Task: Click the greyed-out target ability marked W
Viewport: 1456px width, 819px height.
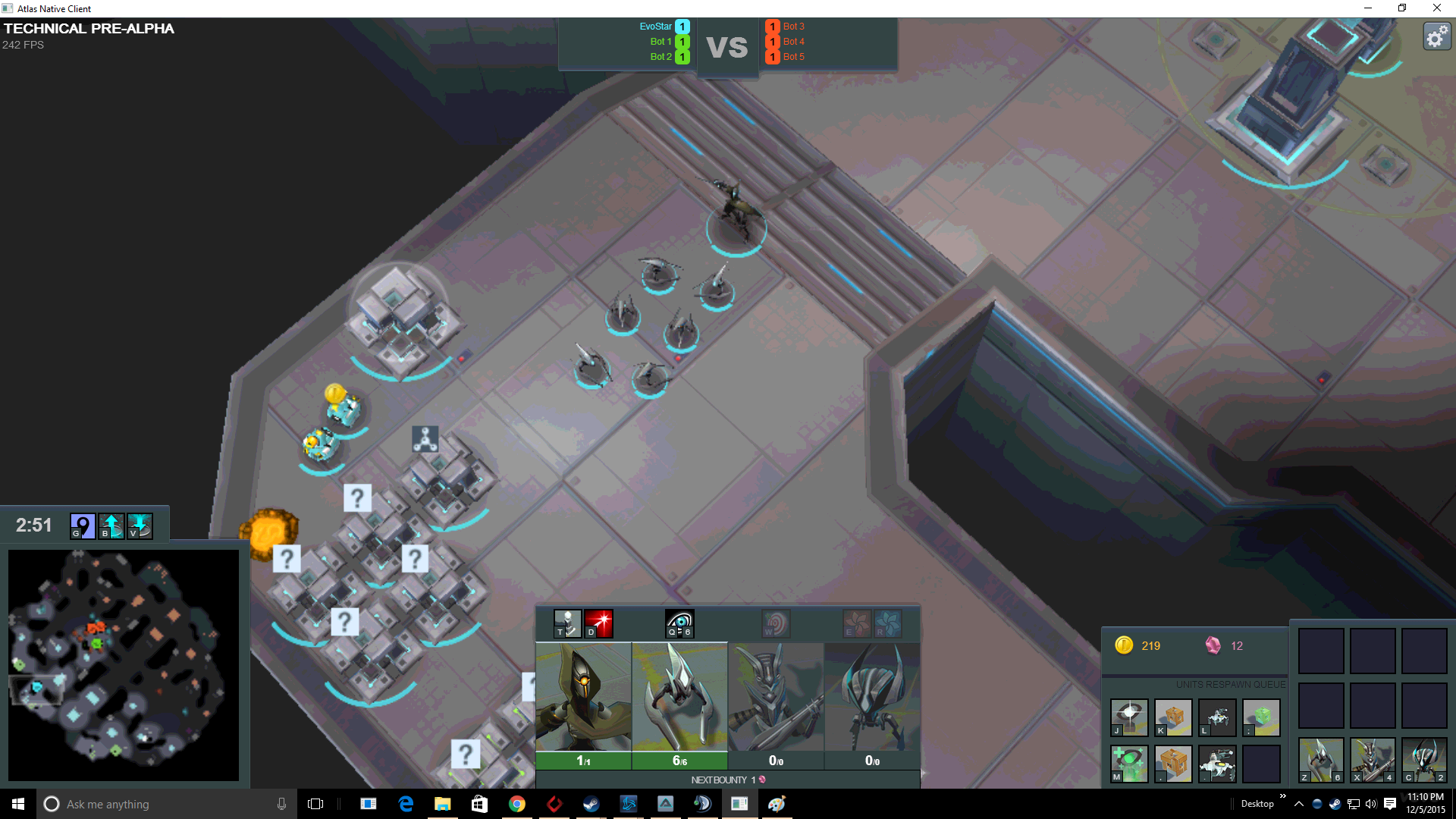Action: tap(776, 623)
